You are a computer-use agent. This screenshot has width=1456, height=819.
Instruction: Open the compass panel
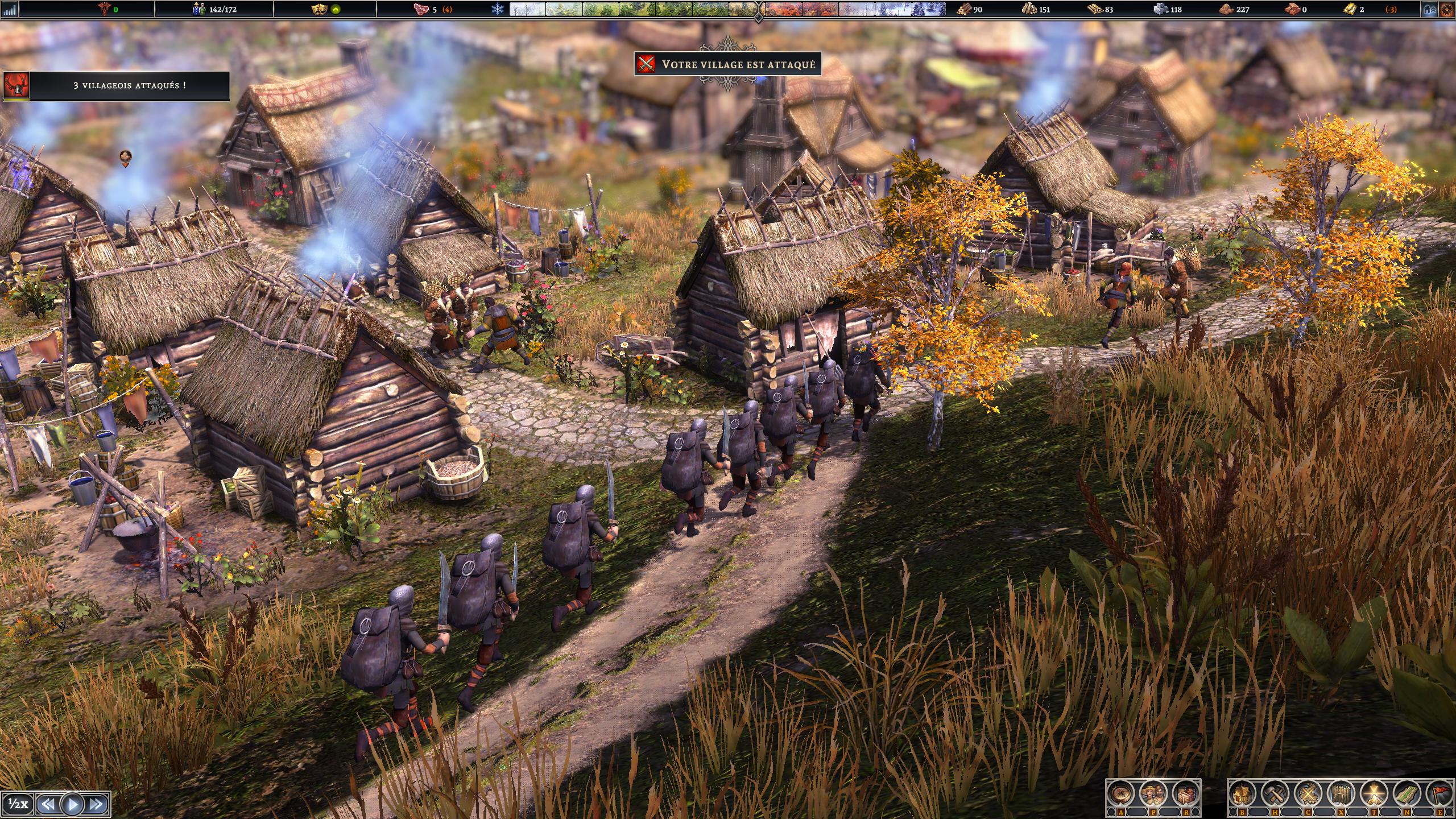coord(1121,794)
